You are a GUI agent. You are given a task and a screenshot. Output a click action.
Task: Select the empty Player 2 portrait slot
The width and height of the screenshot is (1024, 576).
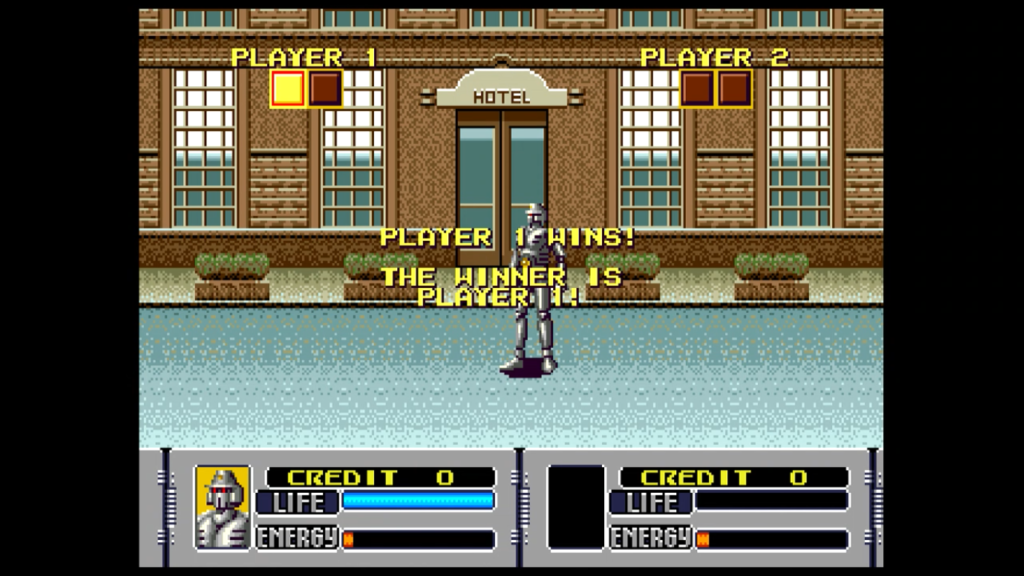[576, 507]
